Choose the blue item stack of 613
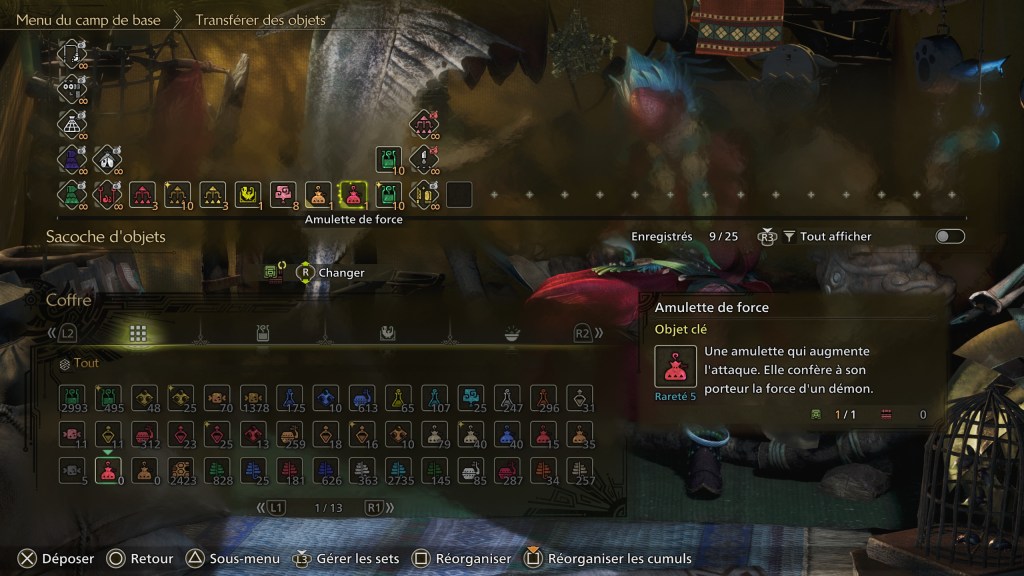The height and width of the screenshot is (576, 1024). click(362, 398)
